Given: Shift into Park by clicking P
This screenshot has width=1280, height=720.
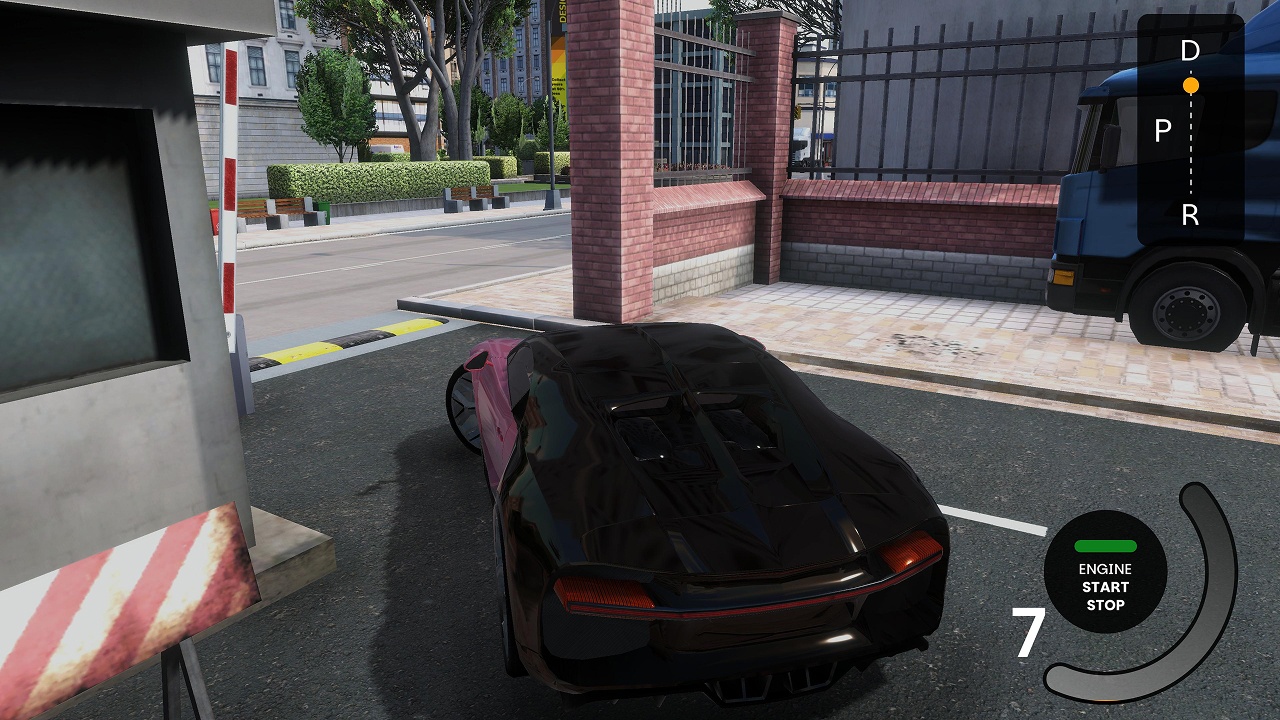Looking at the screenshot, I should point(1161,128).
